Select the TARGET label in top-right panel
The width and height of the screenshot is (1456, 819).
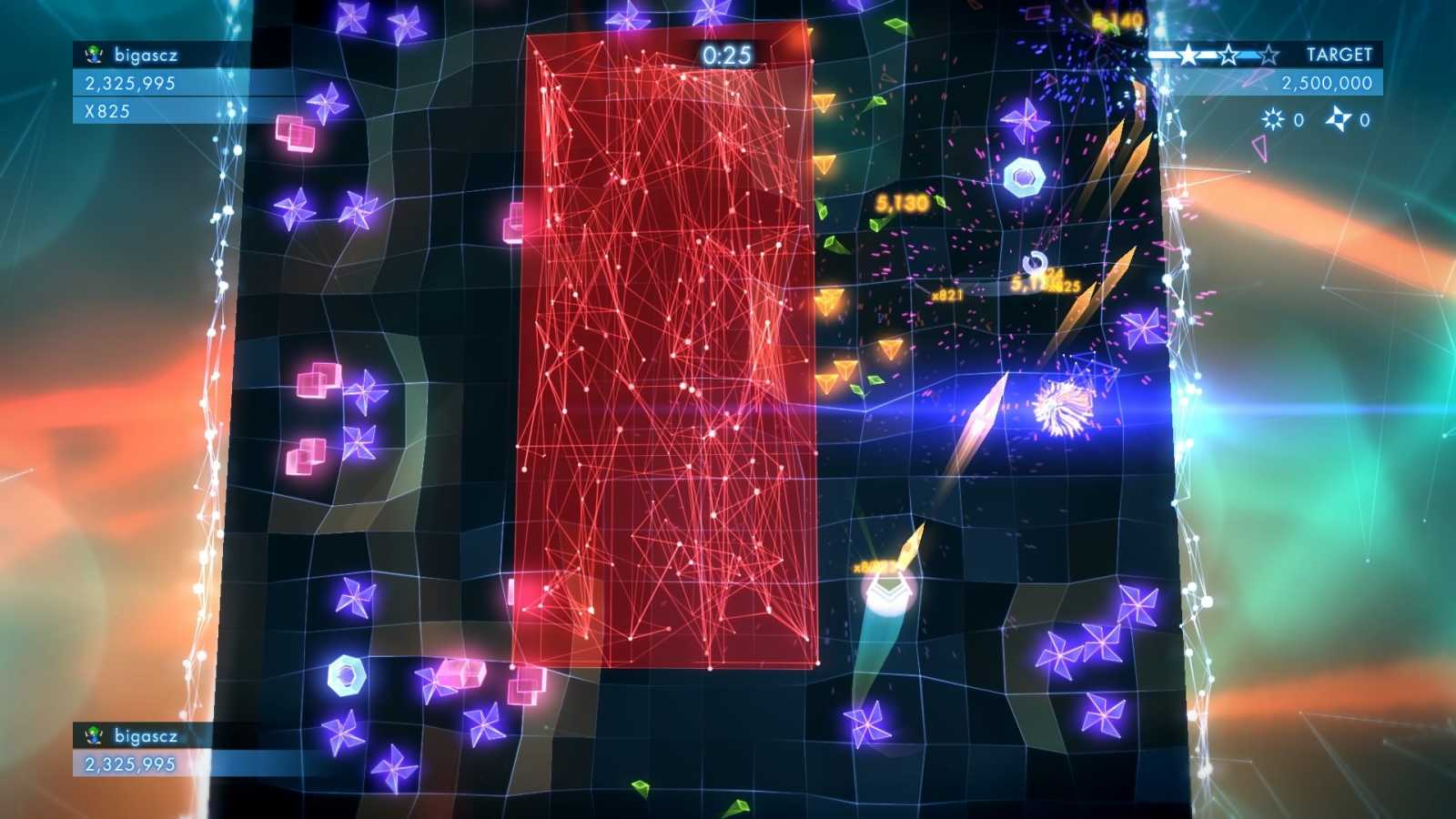[x=1340, y=54]
